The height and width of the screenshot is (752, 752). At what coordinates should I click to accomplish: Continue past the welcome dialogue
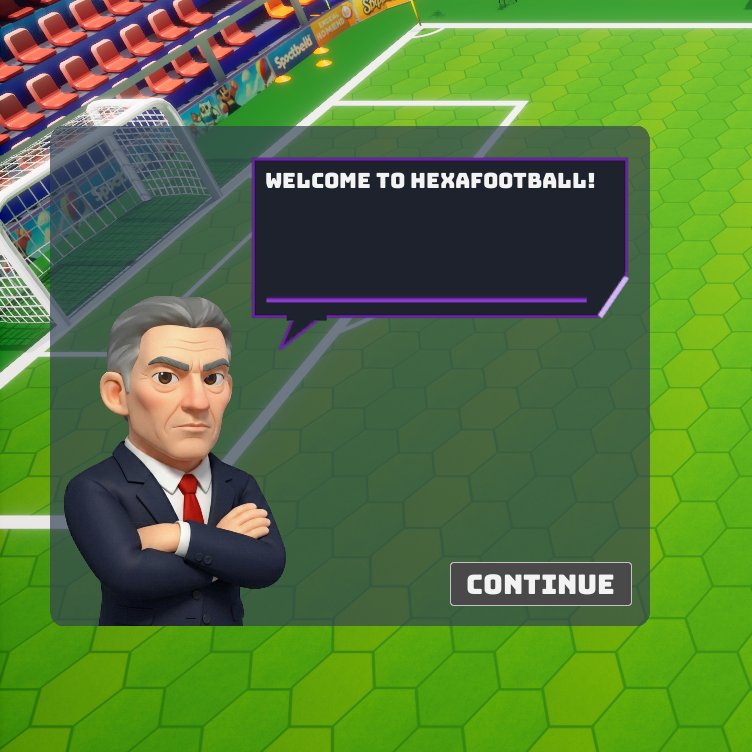click(x=540, y=584)
